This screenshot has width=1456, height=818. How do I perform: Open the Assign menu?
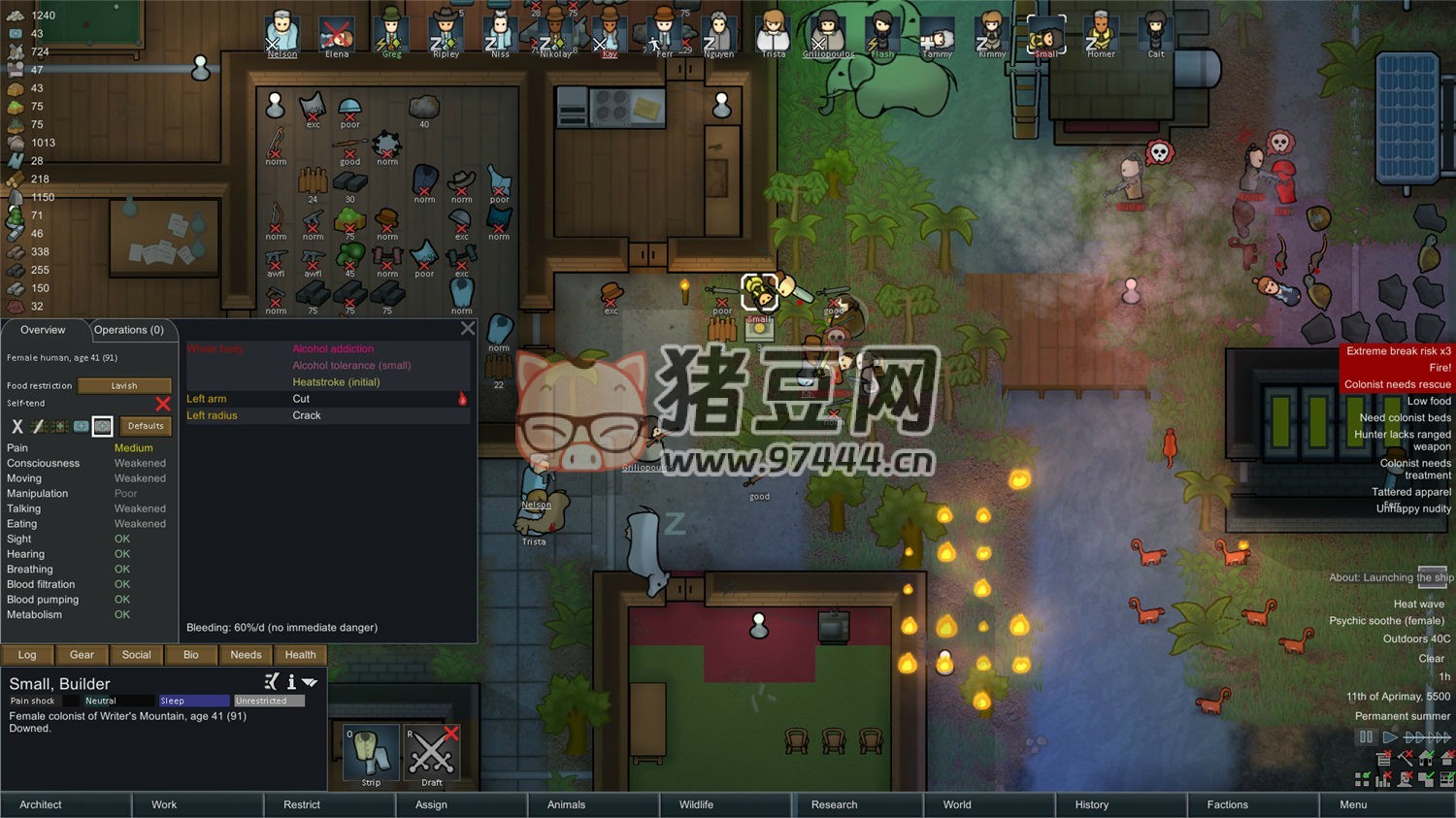pos(431,804)
